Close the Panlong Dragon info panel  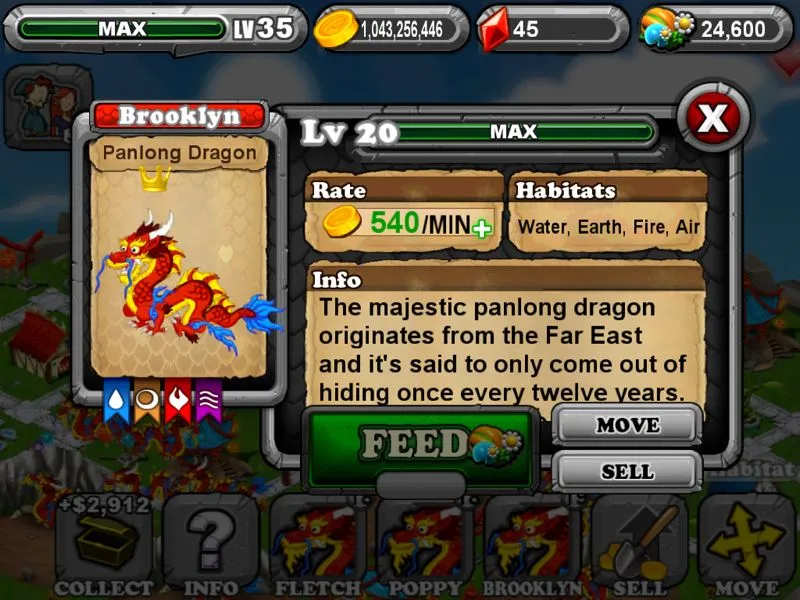[x=712, y=118]
